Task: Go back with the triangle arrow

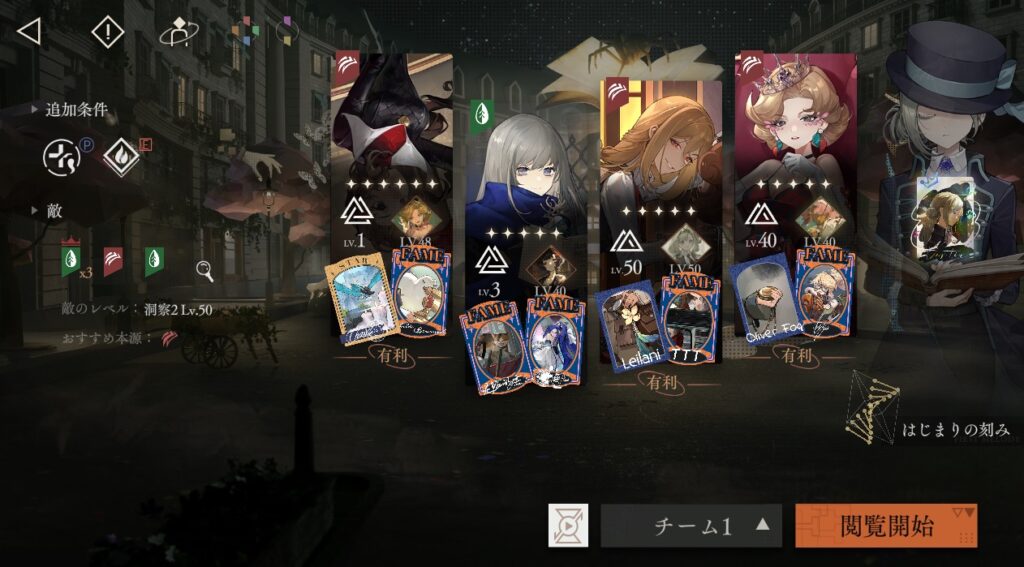Action: pos(29,31)
